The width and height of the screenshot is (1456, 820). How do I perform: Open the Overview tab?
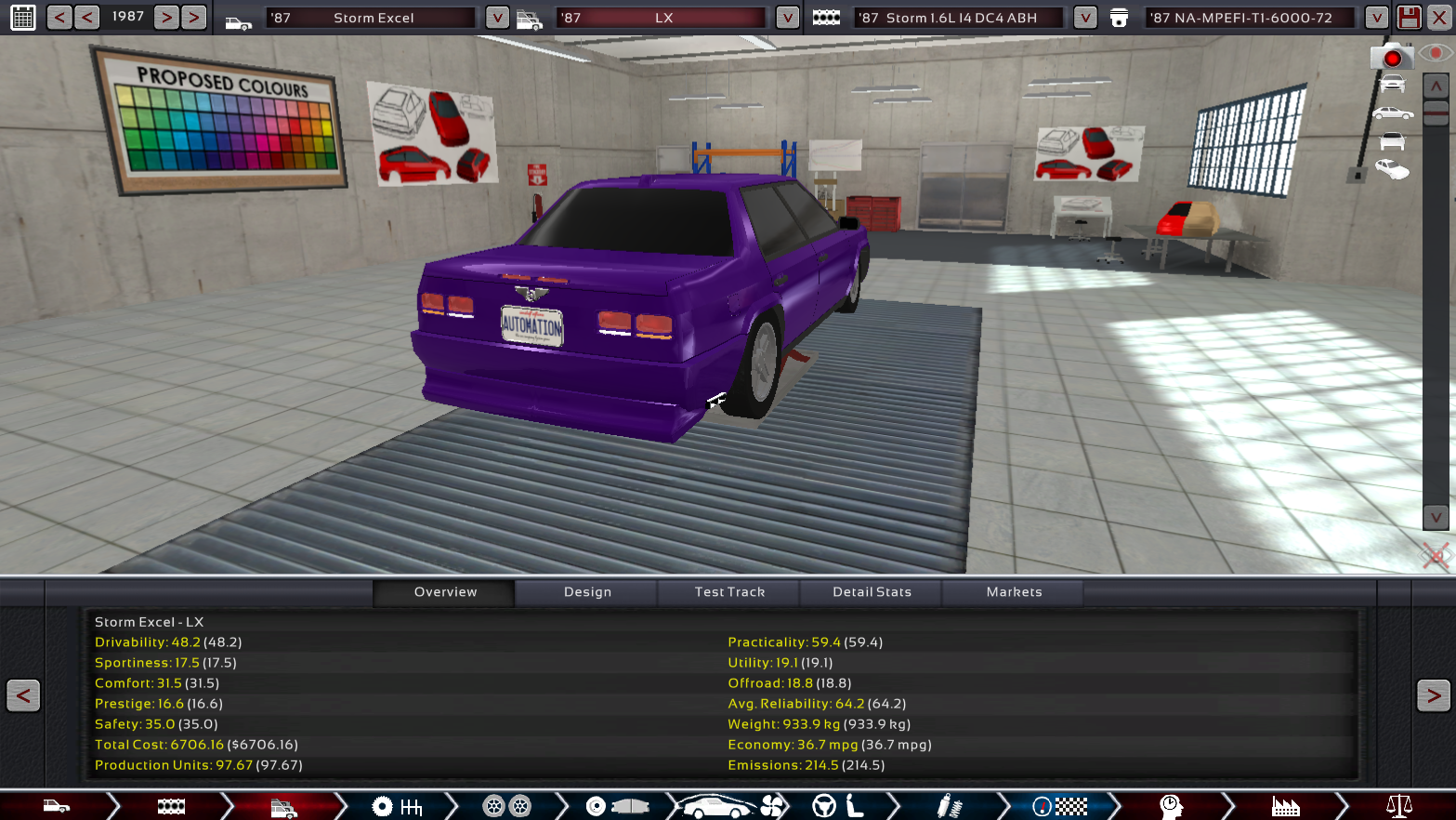point(445,592)
